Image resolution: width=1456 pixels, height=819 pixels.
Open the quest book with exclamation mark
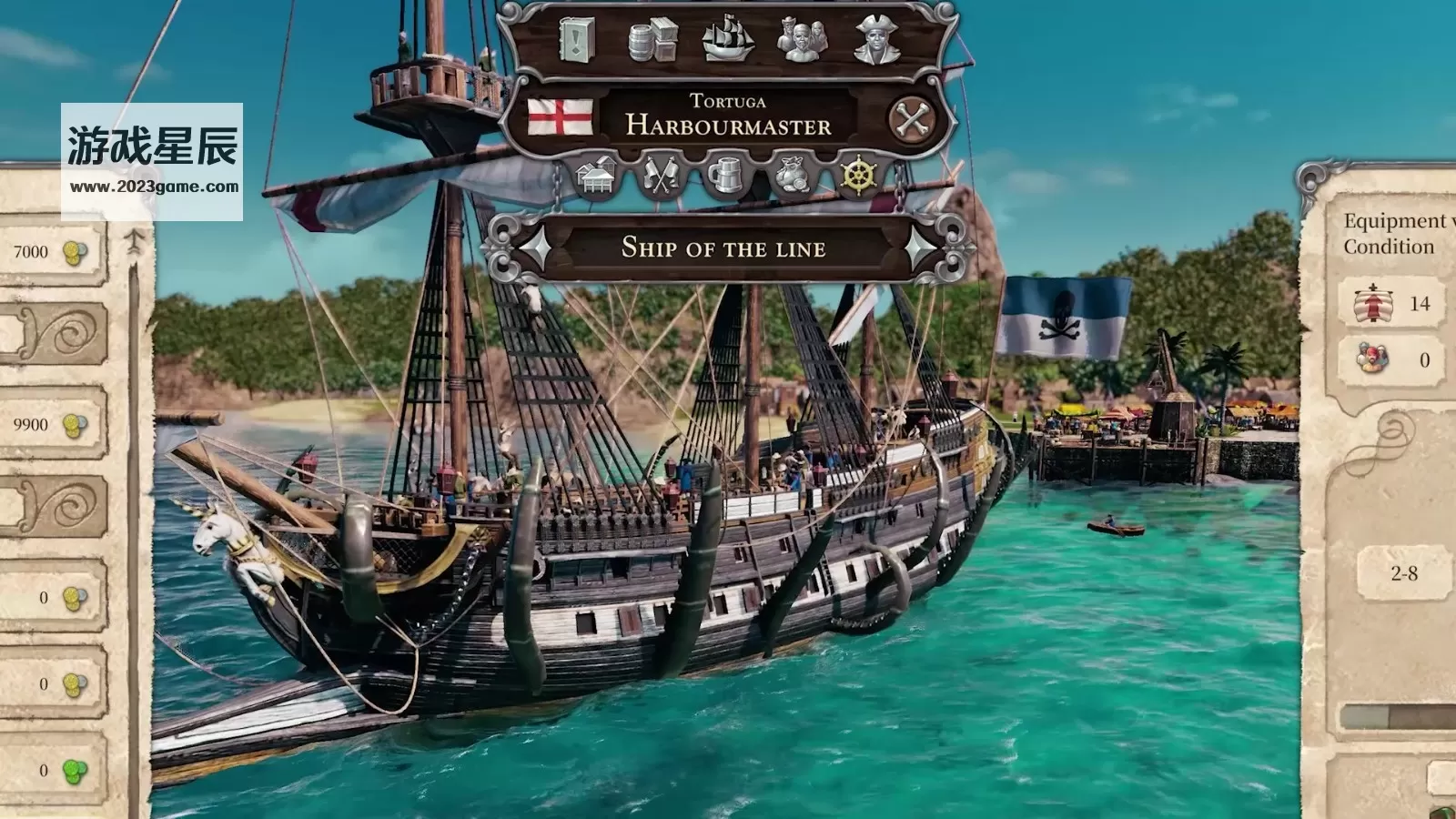(x=576, y=40)
